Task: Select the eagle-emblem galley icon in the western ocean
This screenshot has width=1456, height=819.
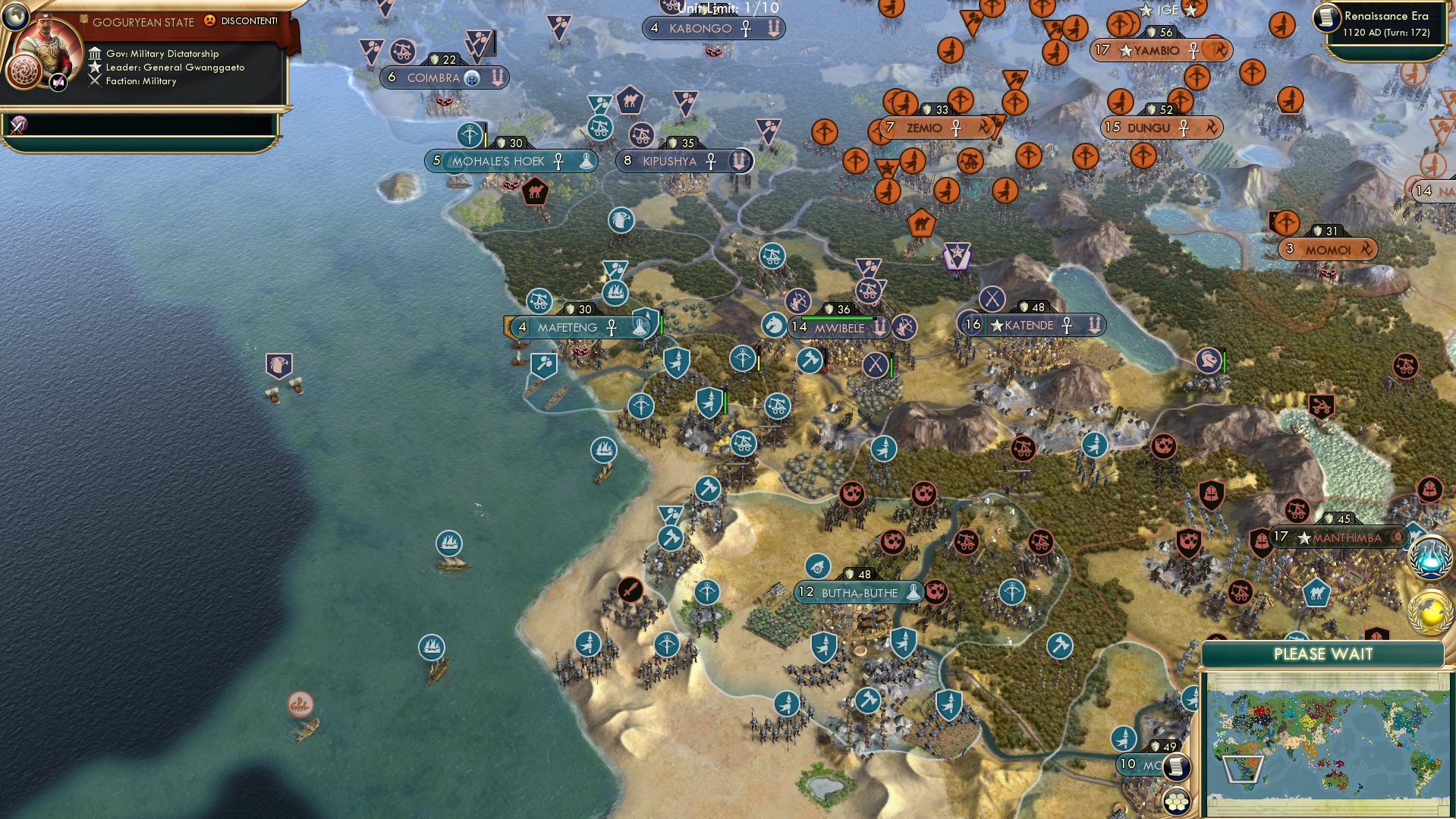Action: click(278, 364)
